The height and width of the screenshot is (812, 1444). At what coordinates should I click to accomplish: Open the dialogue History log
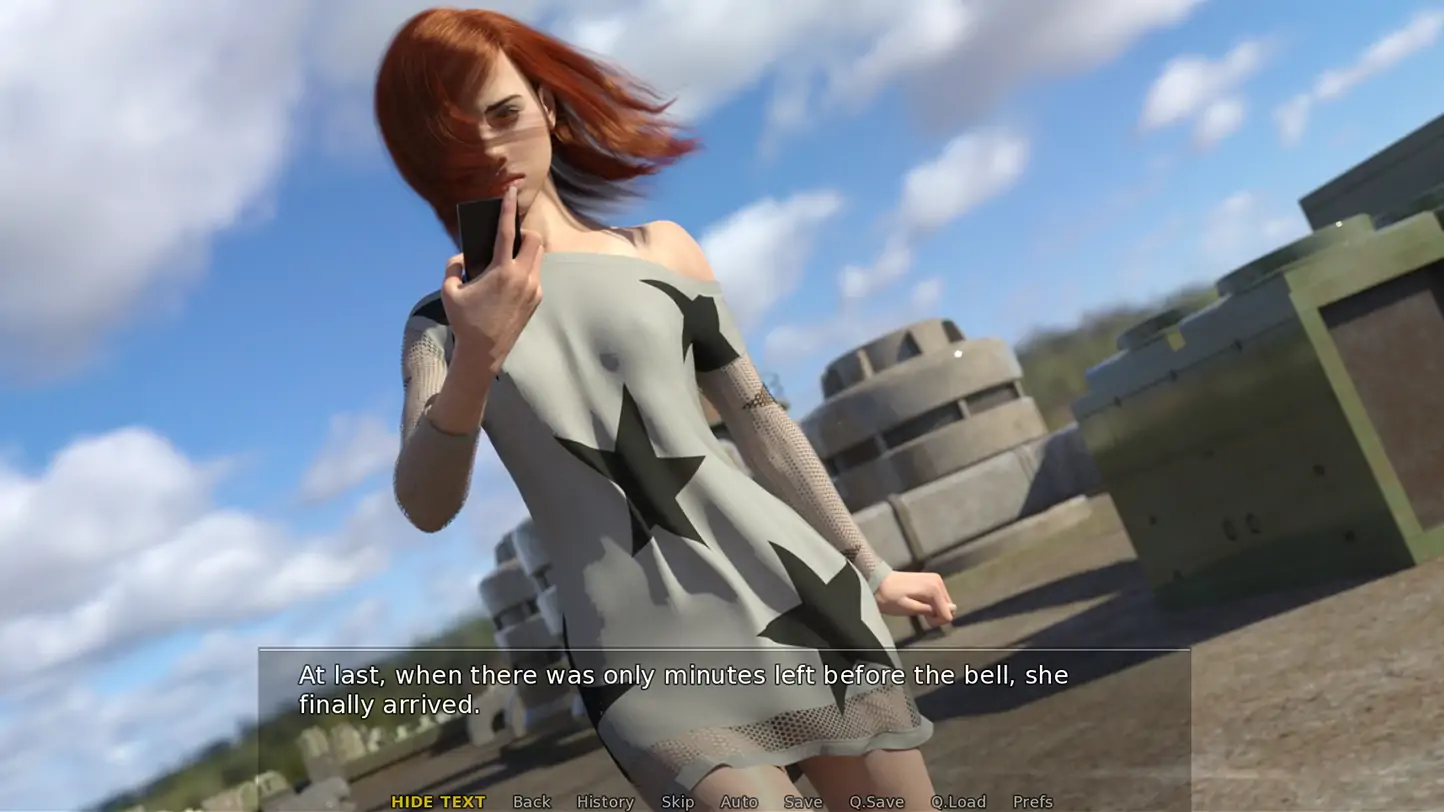(605, 801)
